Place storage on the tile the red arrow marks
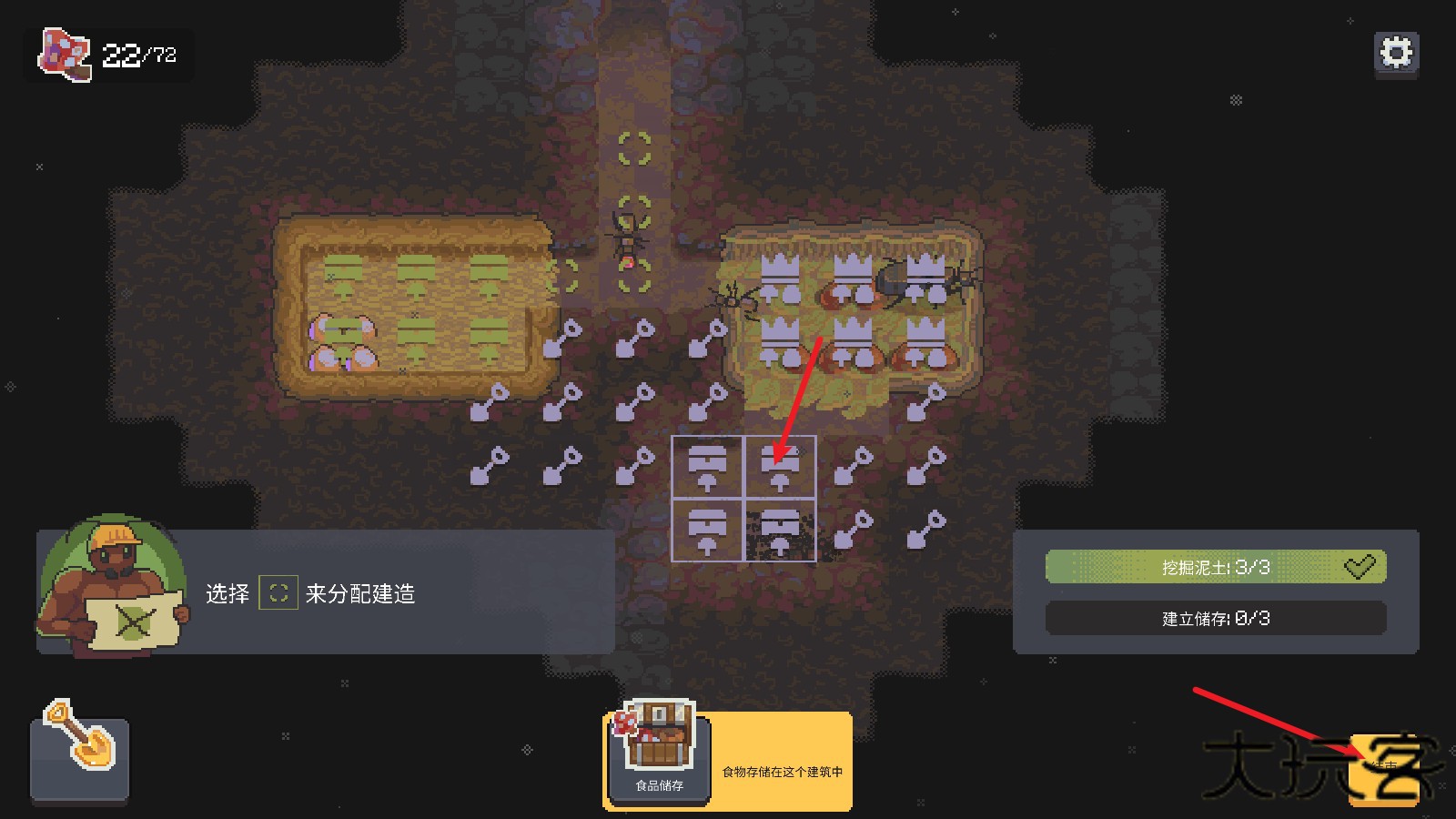The height and width of the screenshot is (819, 1456). click(x=780, y=468)
